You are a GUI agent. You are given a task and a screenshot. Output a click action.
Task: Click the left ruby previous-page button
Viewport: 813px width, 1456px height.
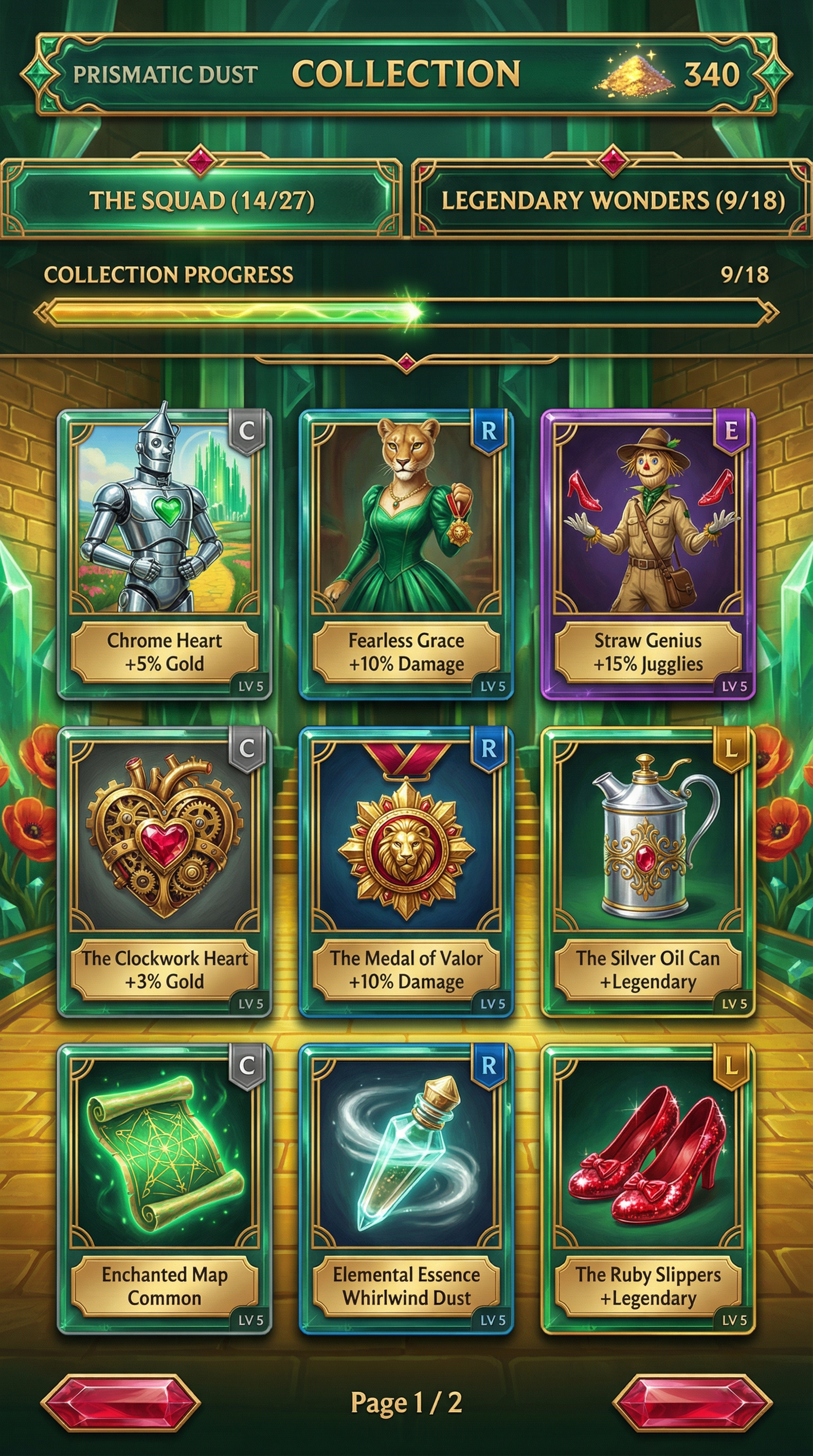tap(121, 1404)
